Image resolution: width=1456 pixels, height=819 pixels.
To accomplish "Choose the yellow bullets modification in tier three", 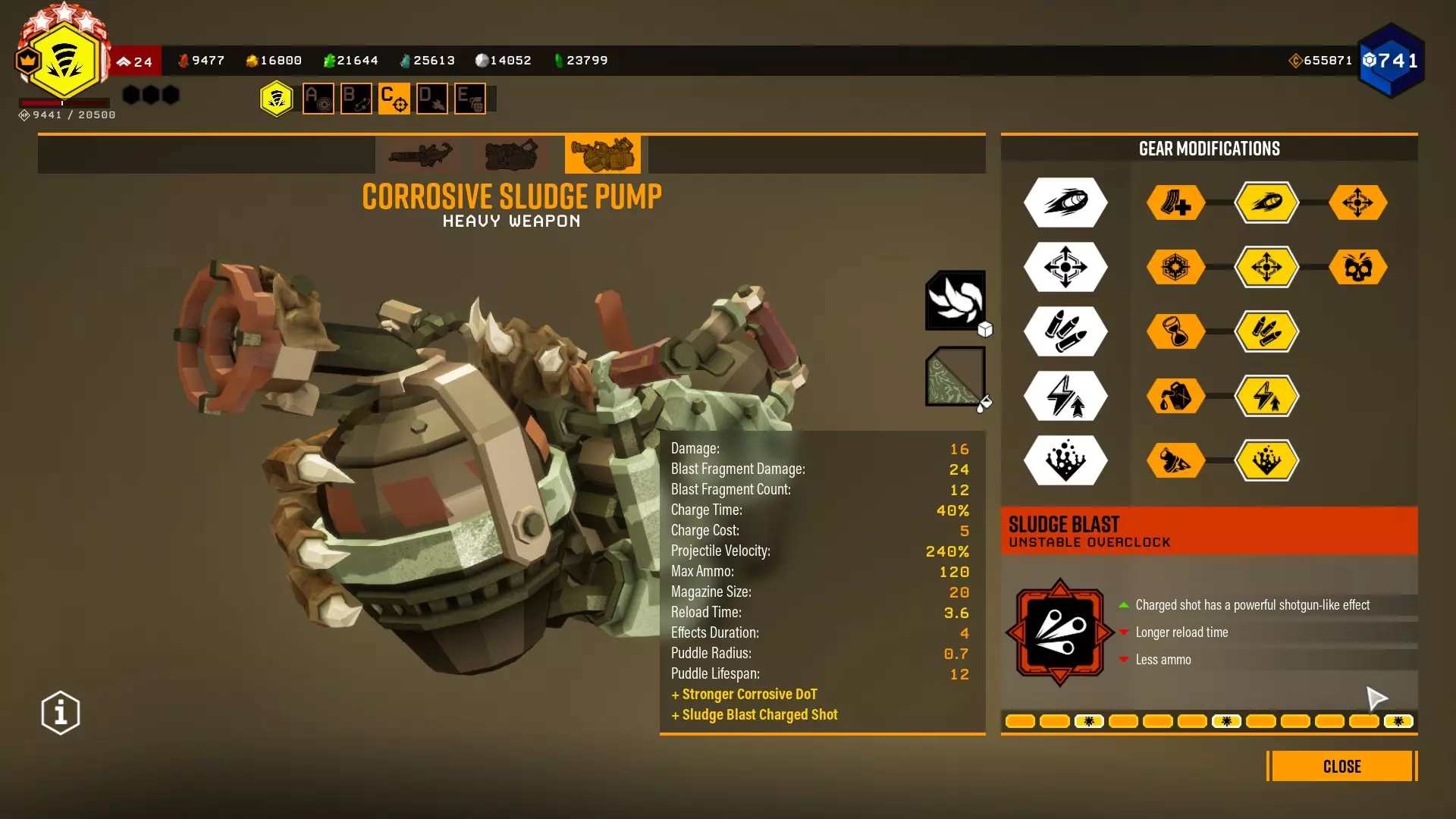I will (1266, 331).
